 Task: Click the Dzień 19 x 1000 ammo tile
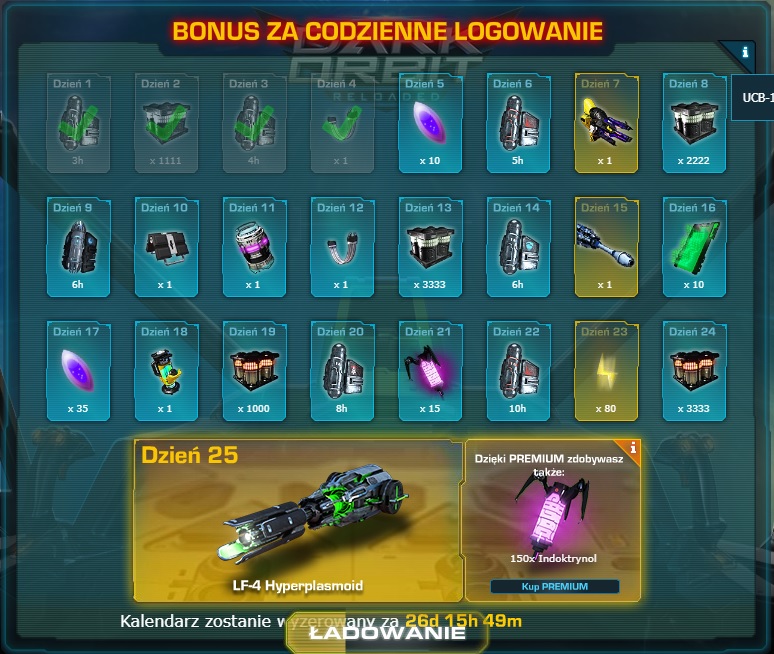254,370
